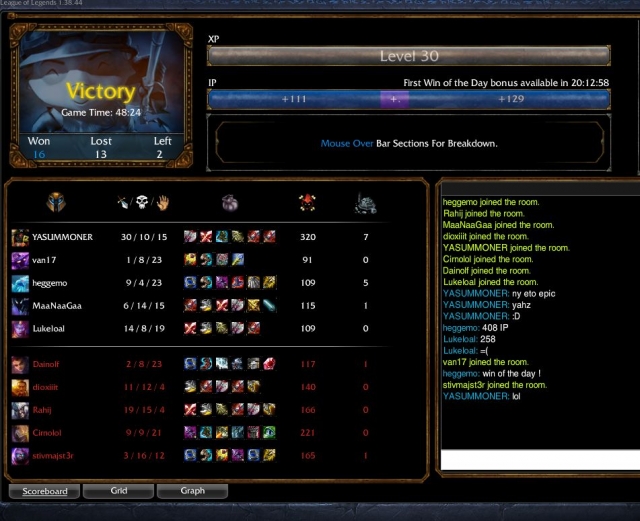Switch to the Scoreboard tab
Image resolution: width=640 pixels, height=521 pixels.
[45, 491]
